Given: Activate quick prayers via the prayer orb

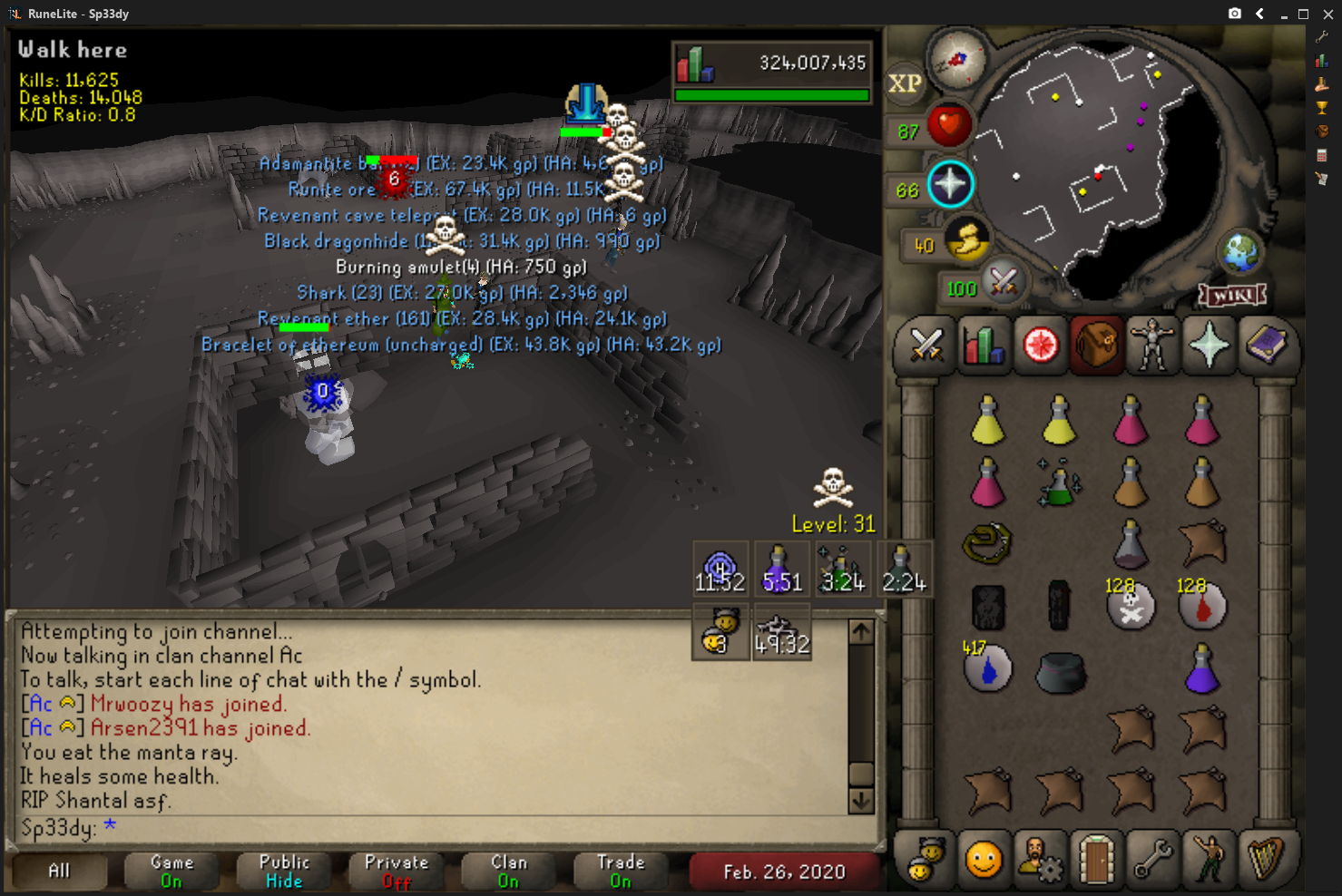Looking at the screenshot, I should pyautogui.click(x=949, y=184).
